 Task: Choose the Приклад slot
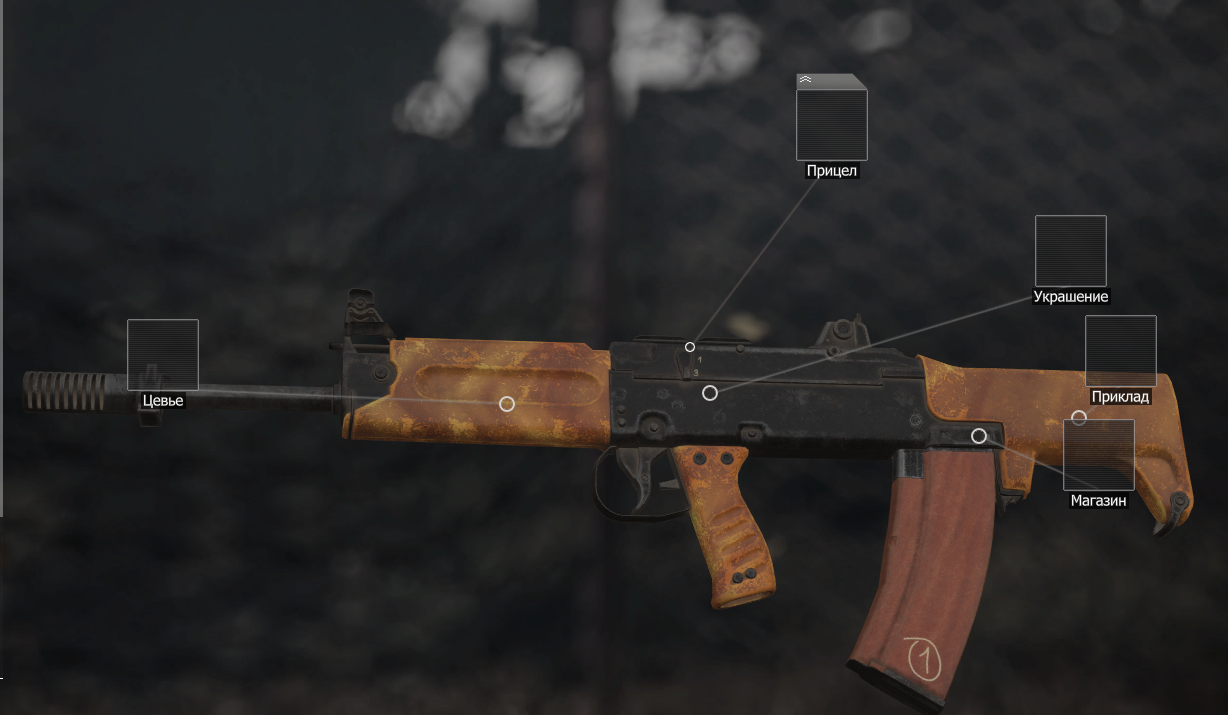pos(1120,351)
